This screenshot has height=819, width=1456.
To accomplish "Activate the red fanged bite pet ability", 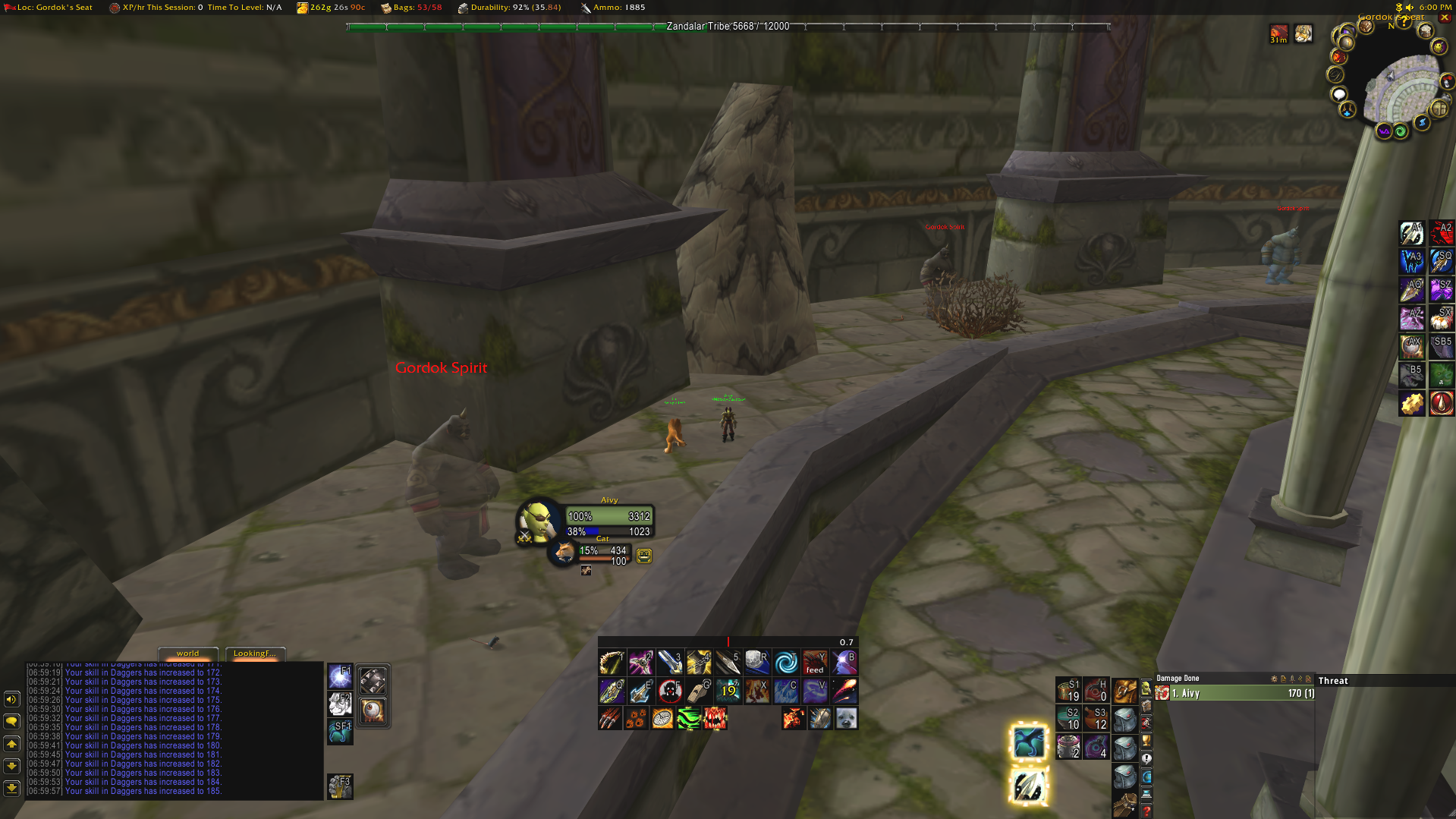I will (715, 718).
